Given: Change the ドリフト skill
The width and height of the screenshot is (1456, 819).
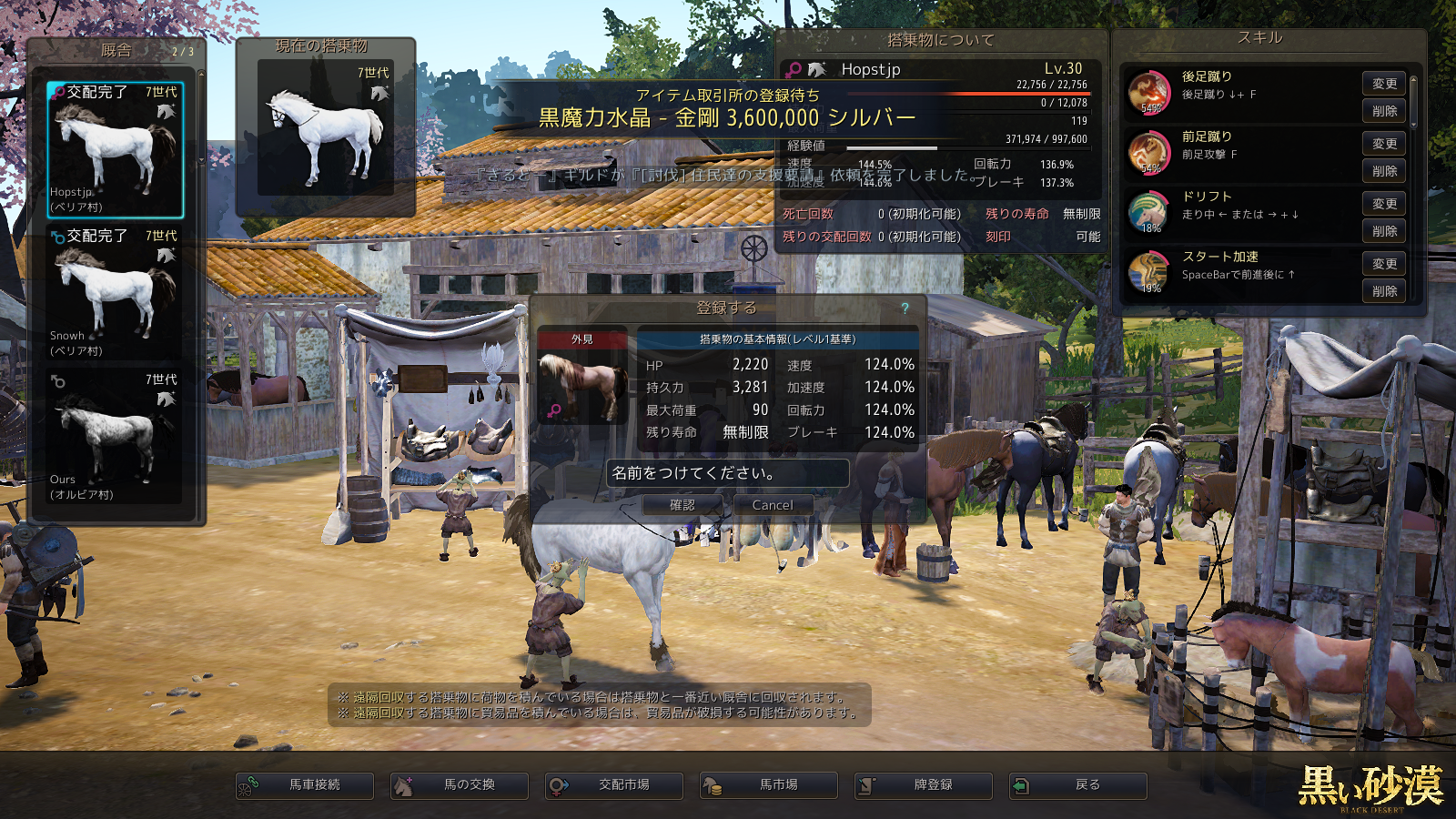Looking at the screenshot, I should [1384, 204].
